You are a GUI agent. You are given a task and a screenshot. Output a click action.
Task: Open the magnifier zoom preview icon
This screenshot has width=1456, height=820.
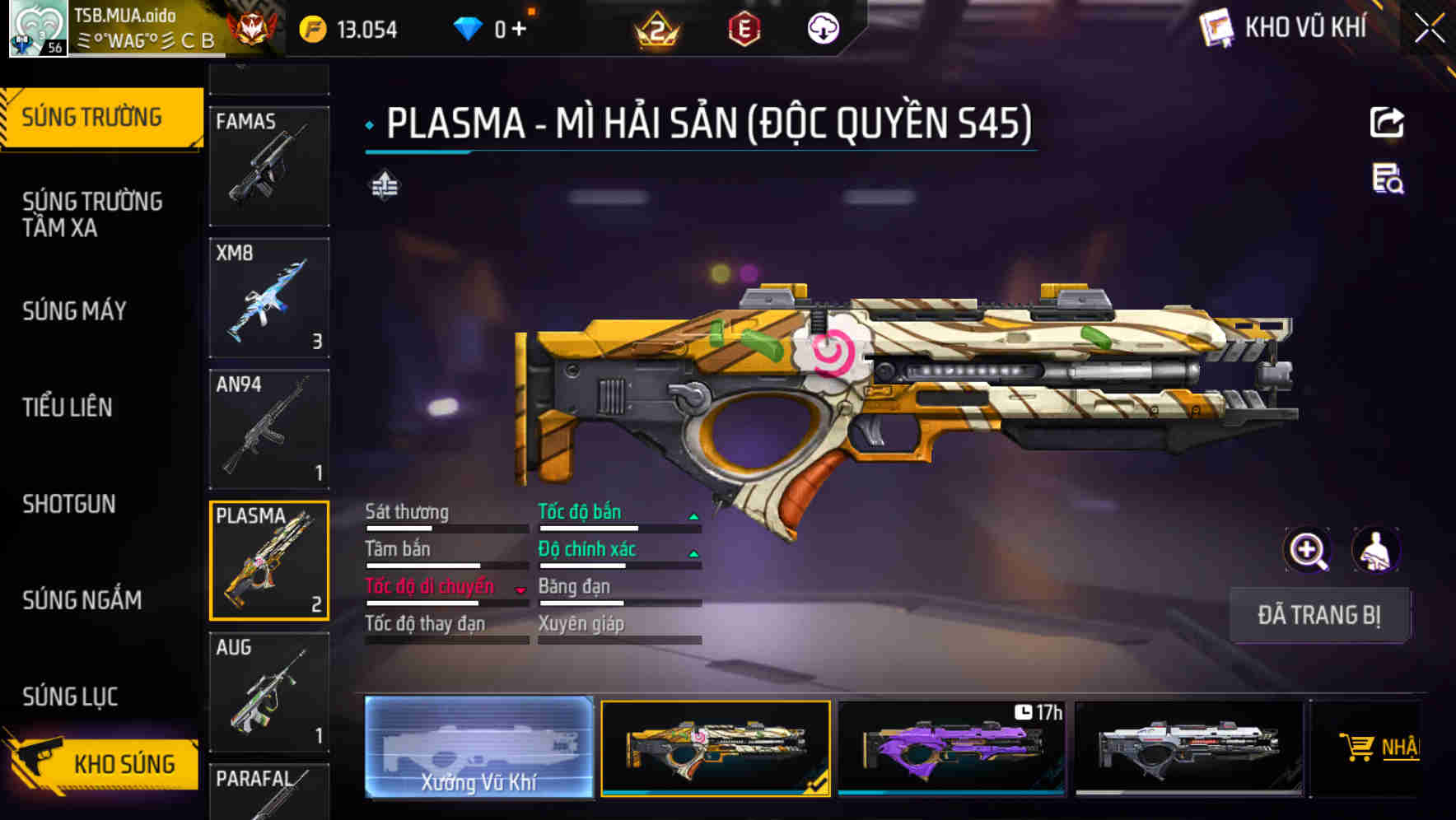1309,550
